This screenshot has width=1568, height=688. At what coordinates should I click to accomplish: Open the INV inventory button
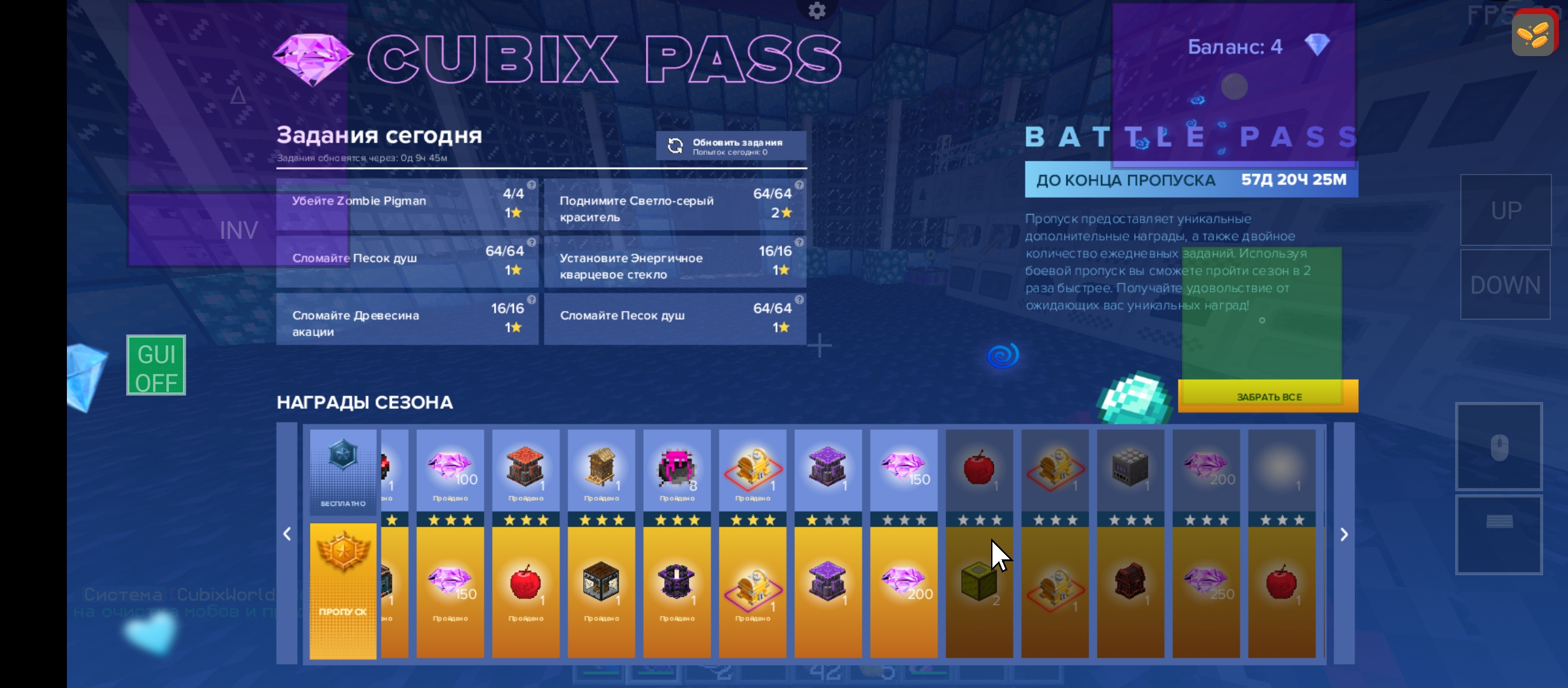tap(238, 230)
